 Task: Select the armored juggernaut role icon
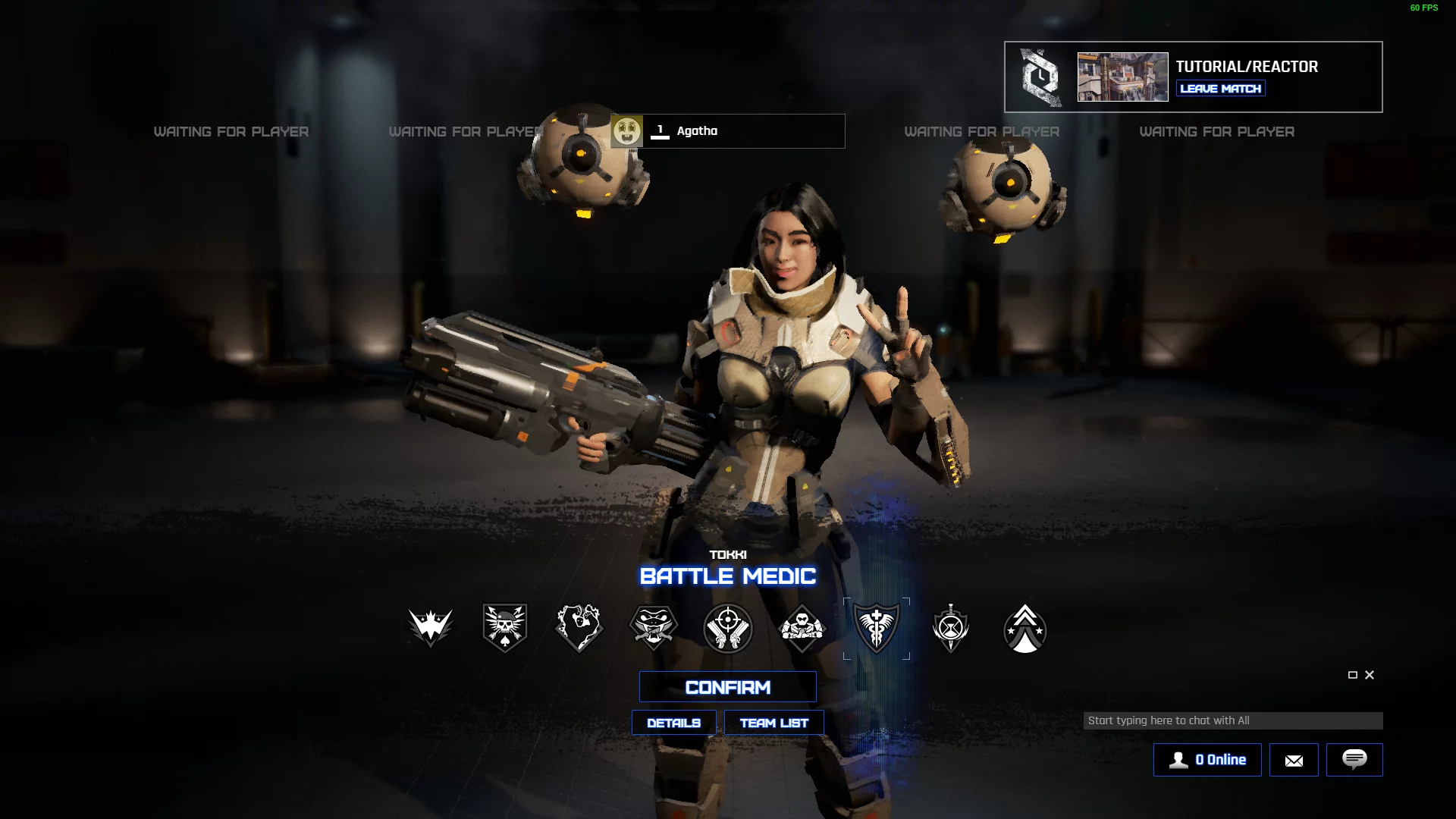tap(802, 628)
